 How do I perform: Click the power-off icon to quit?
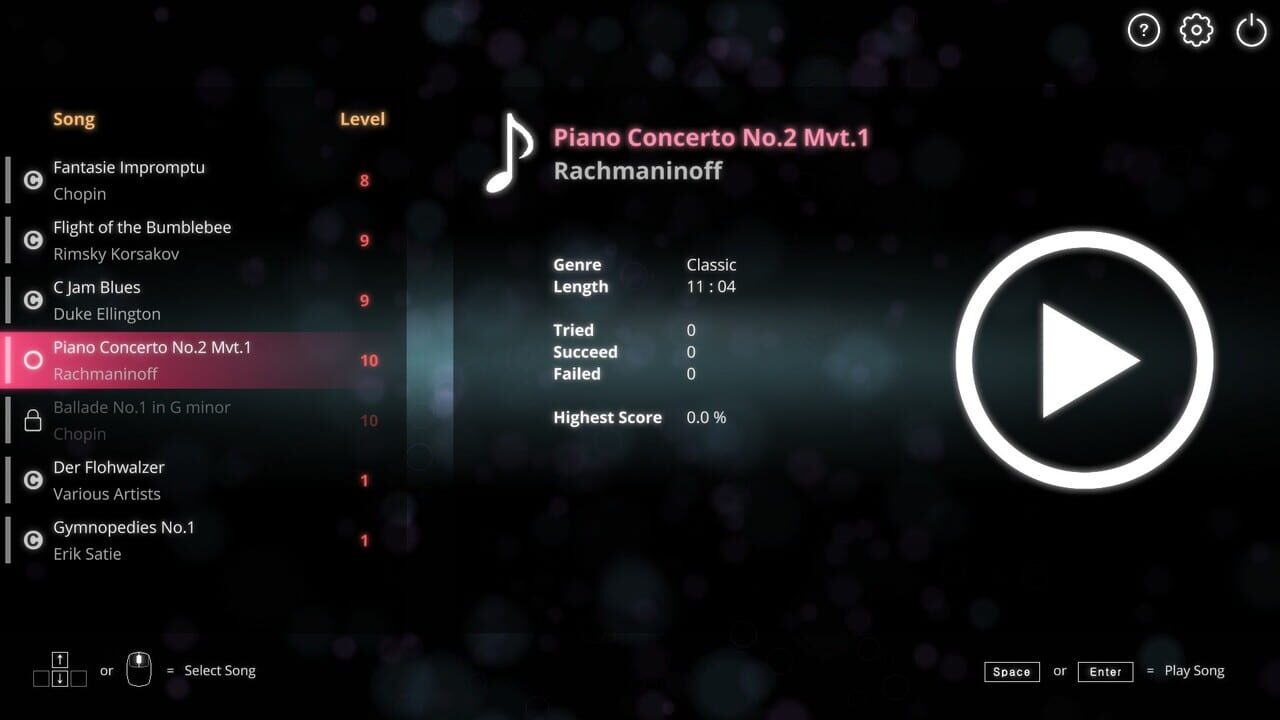pos(1251,30)
